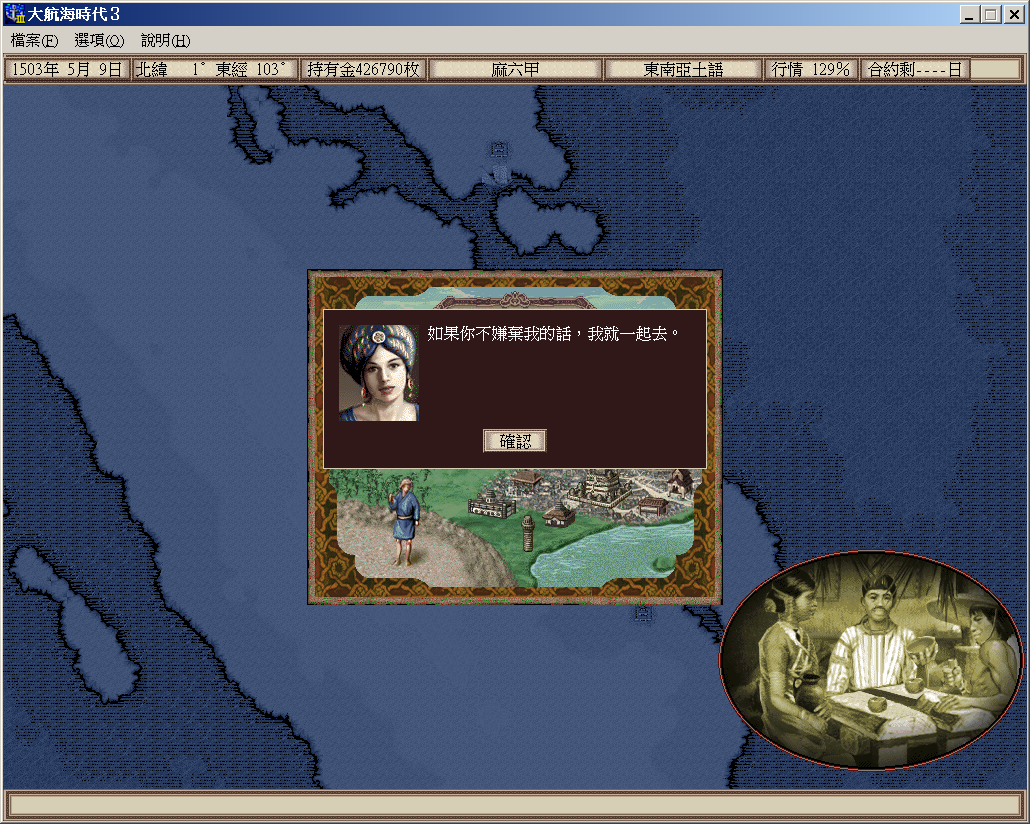Confirm the dialogue with 確認 button
This screenshot has height=824, width=1030.
point(515,441)
